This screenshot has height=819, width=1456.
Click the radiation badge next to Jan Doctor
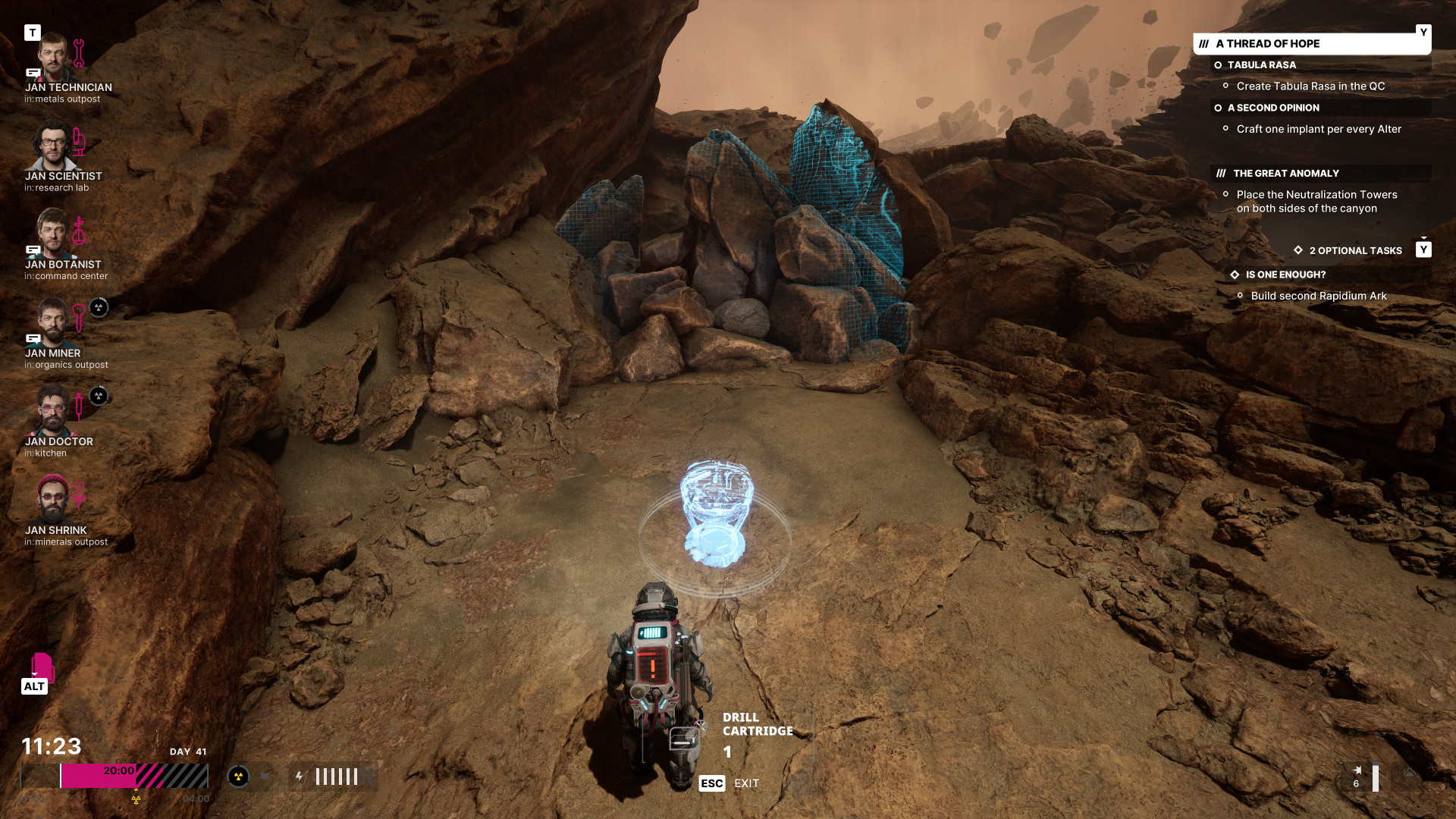(99, 396)
